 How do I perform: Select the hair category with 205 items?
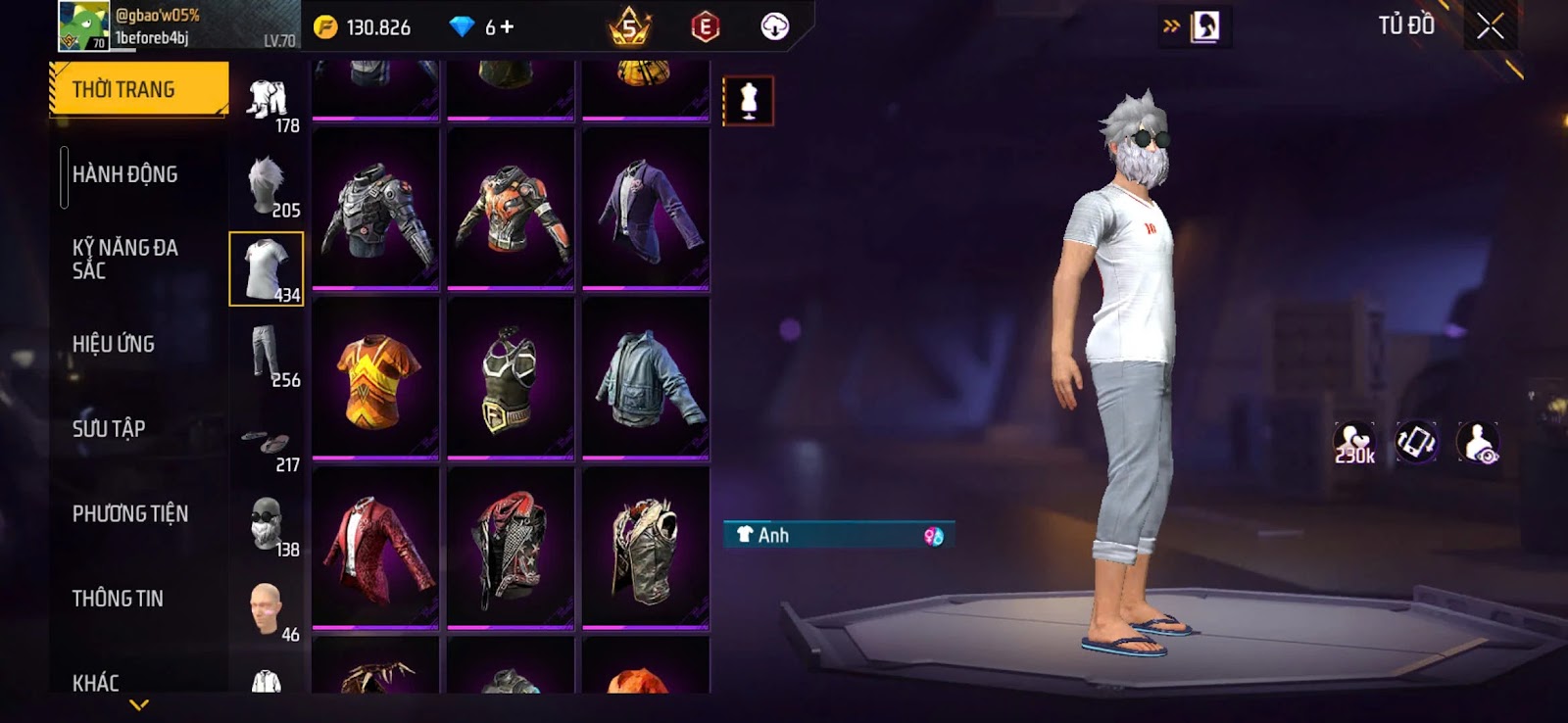pos(267,185)
